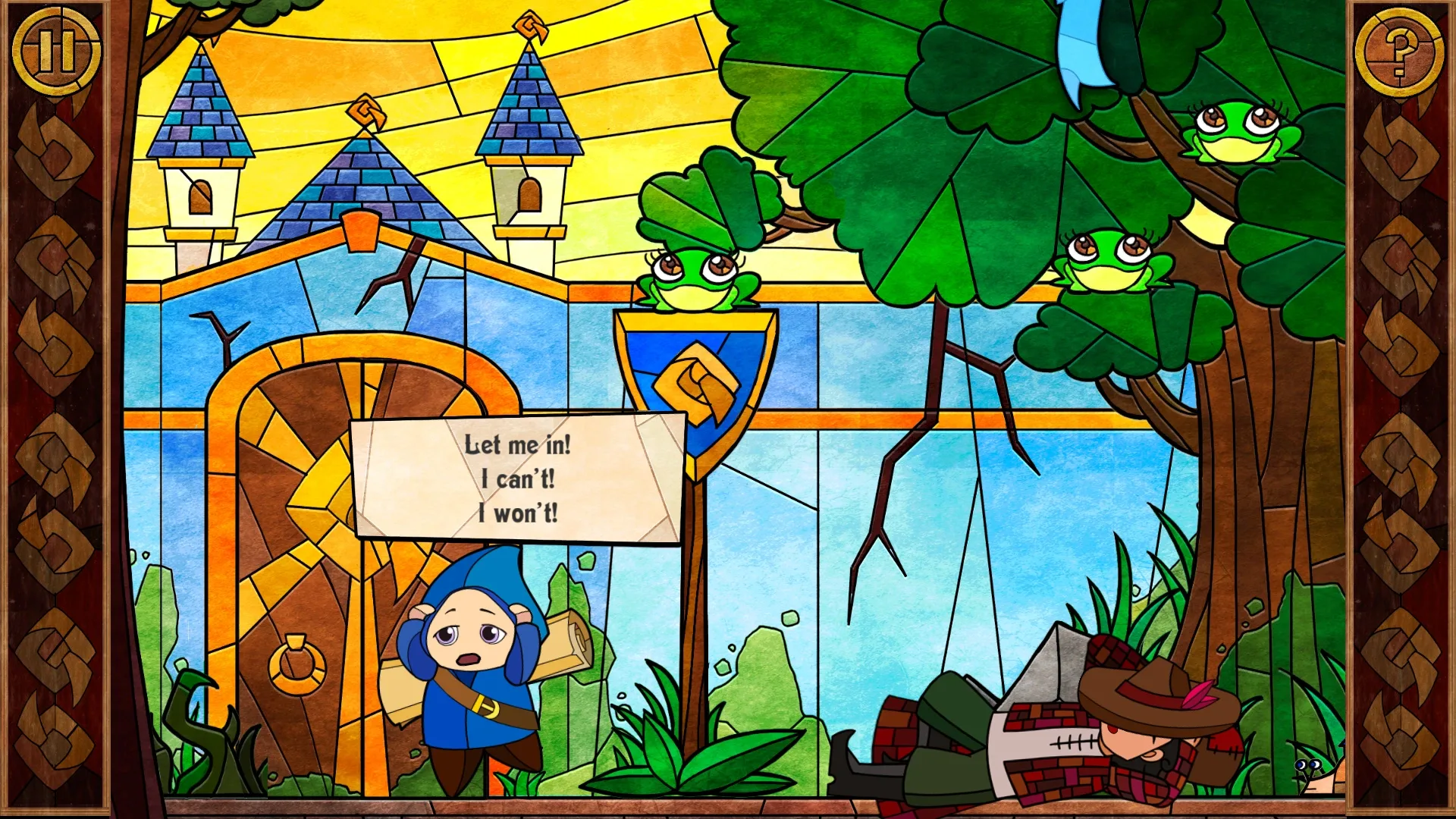1456x819 pixels.
Task: Select the 'I won't!' dialogue response
Action: [x=520, y=513]
